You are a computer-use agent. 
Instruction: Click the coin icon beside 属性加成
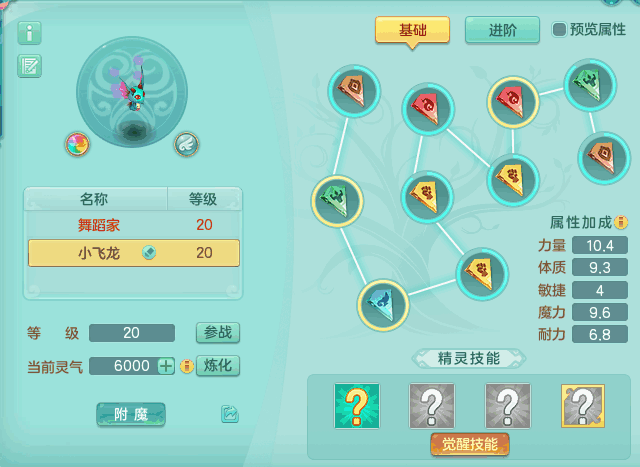click(620, 222)
